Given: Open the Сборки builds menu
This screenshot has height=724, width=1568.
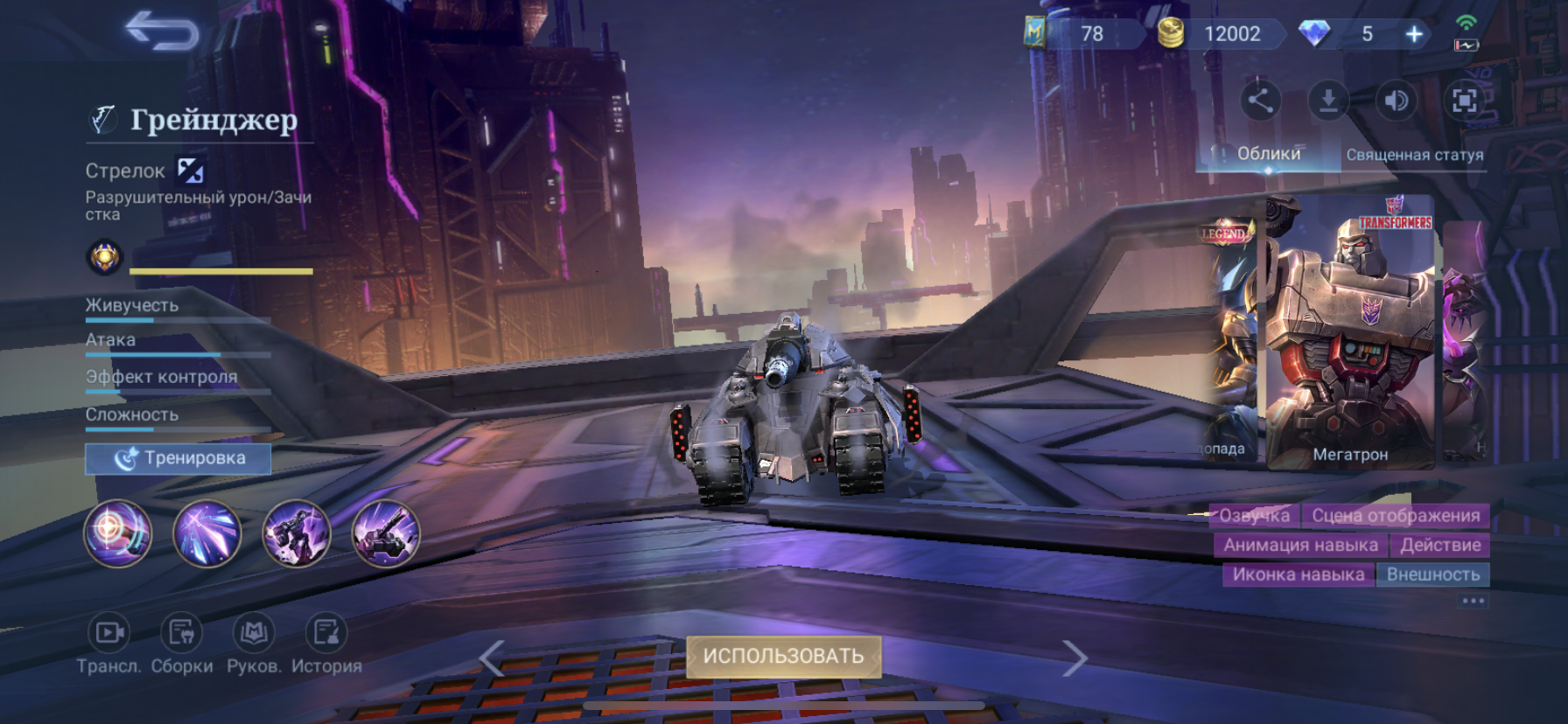Looking at the screenshot, I should tap(182, 633).
